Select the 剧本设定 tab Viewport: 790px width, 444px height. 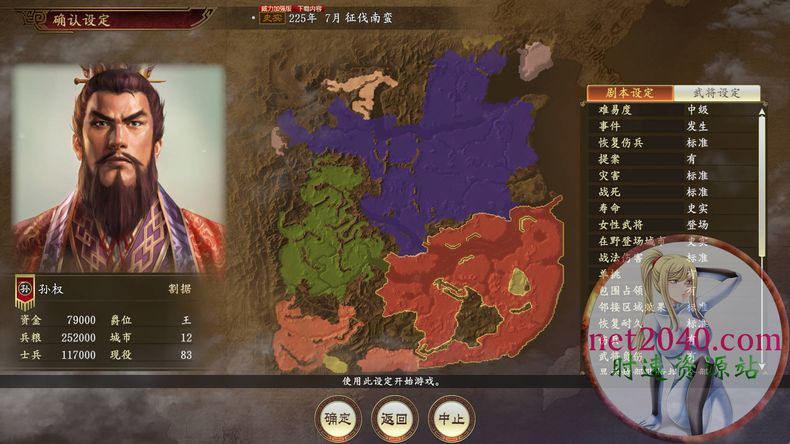click(630, 93)
